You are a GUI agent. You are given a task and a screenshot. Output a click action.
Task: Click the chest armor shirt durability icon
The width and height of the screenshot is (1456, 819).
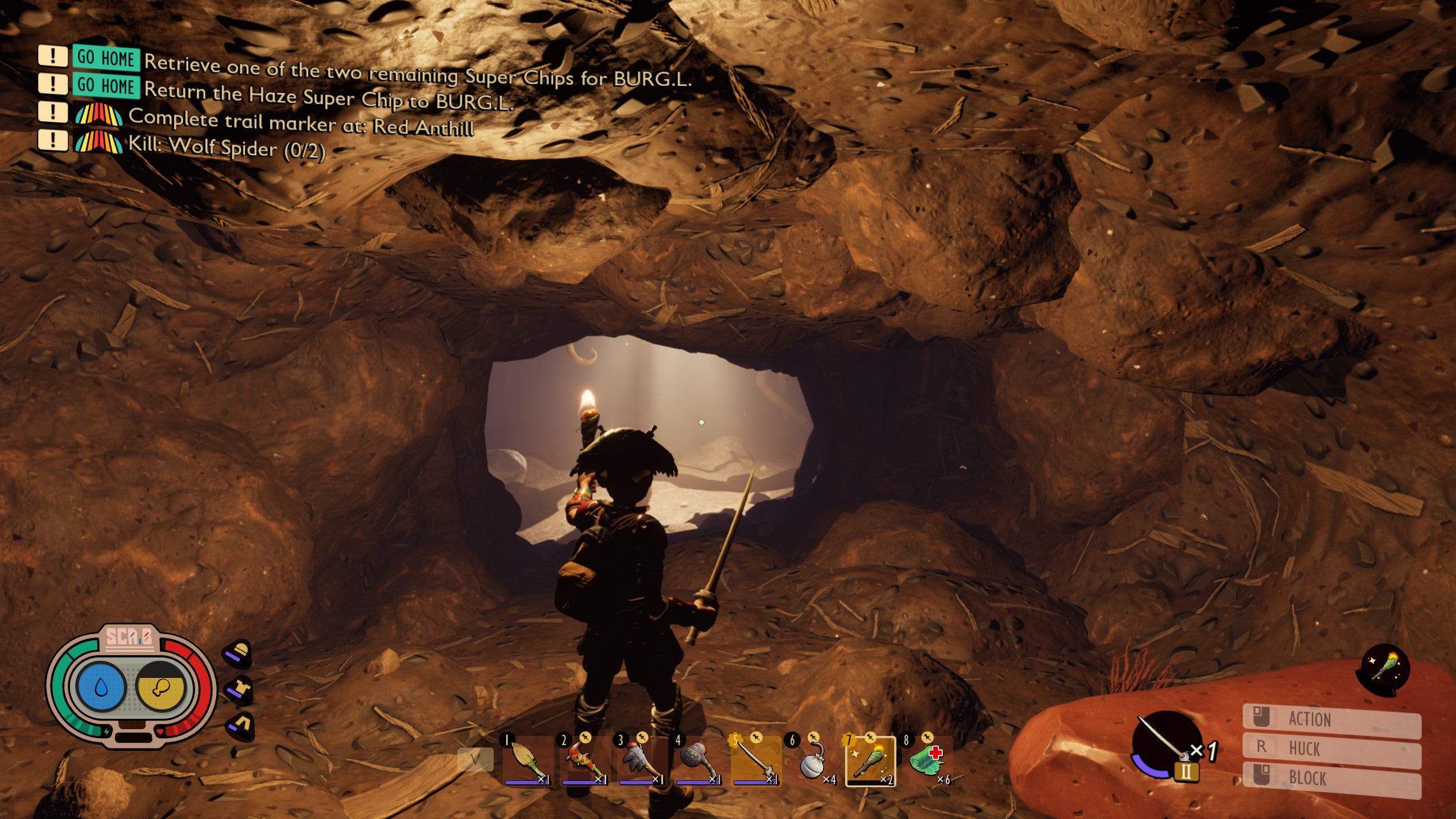(x=239, y=689)
